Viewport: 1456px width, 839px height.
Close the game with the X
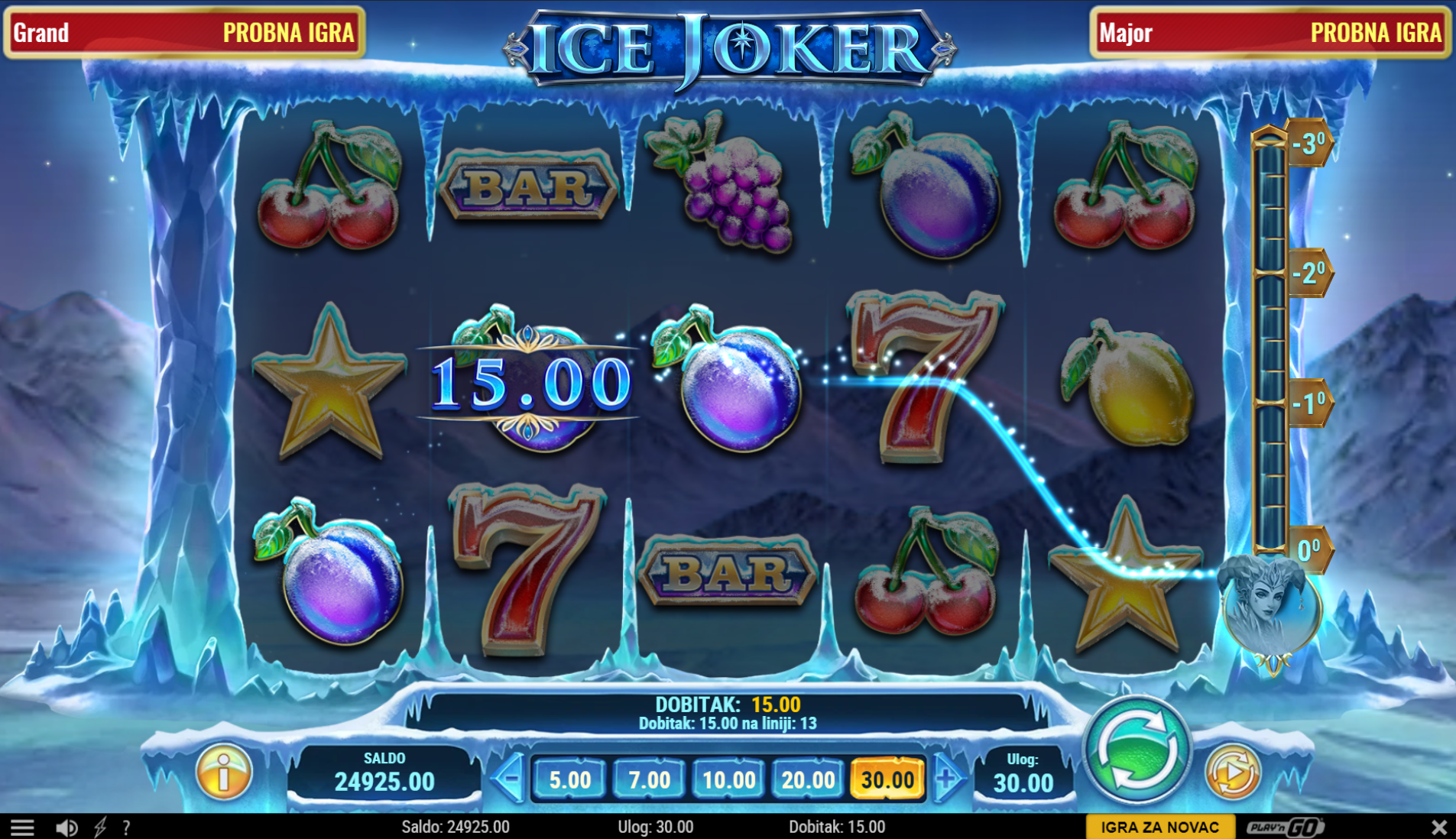pos(1438,827)
